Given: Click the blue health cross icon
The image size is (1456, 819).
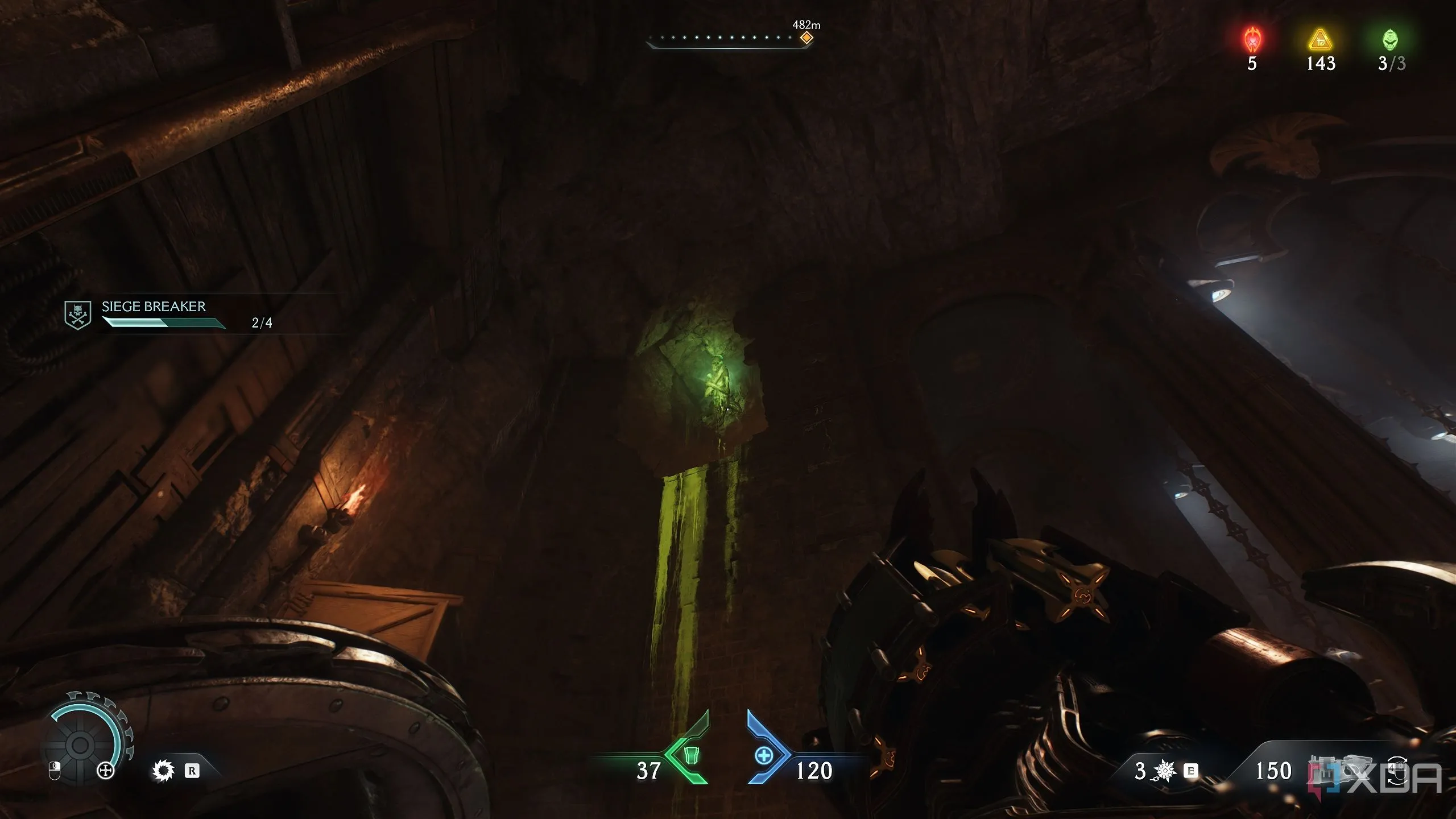Looking at the screenshot, I should pos(763,756).
